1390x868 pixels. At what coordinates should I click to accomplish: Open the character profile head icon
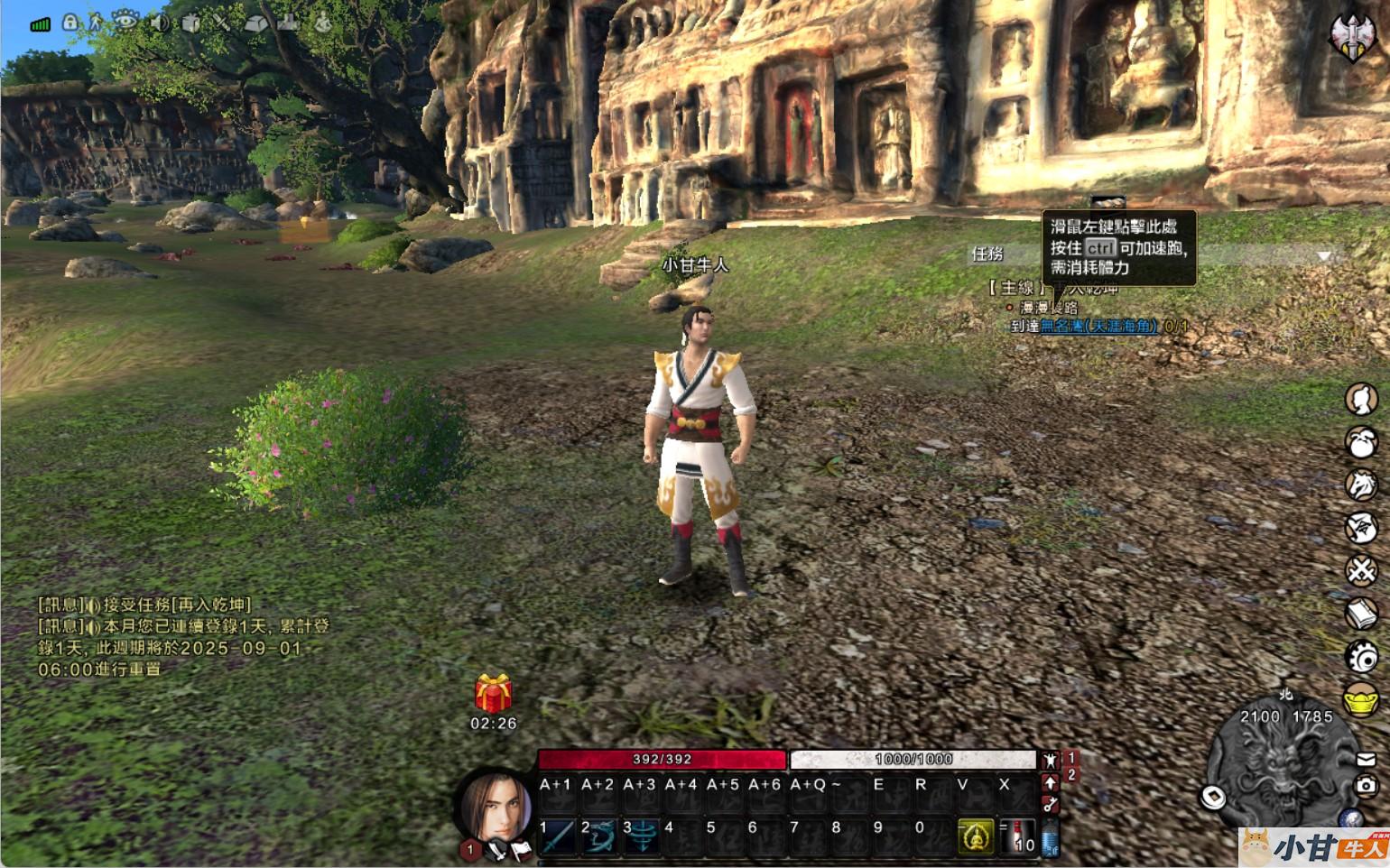click(x=1361, y=399)
